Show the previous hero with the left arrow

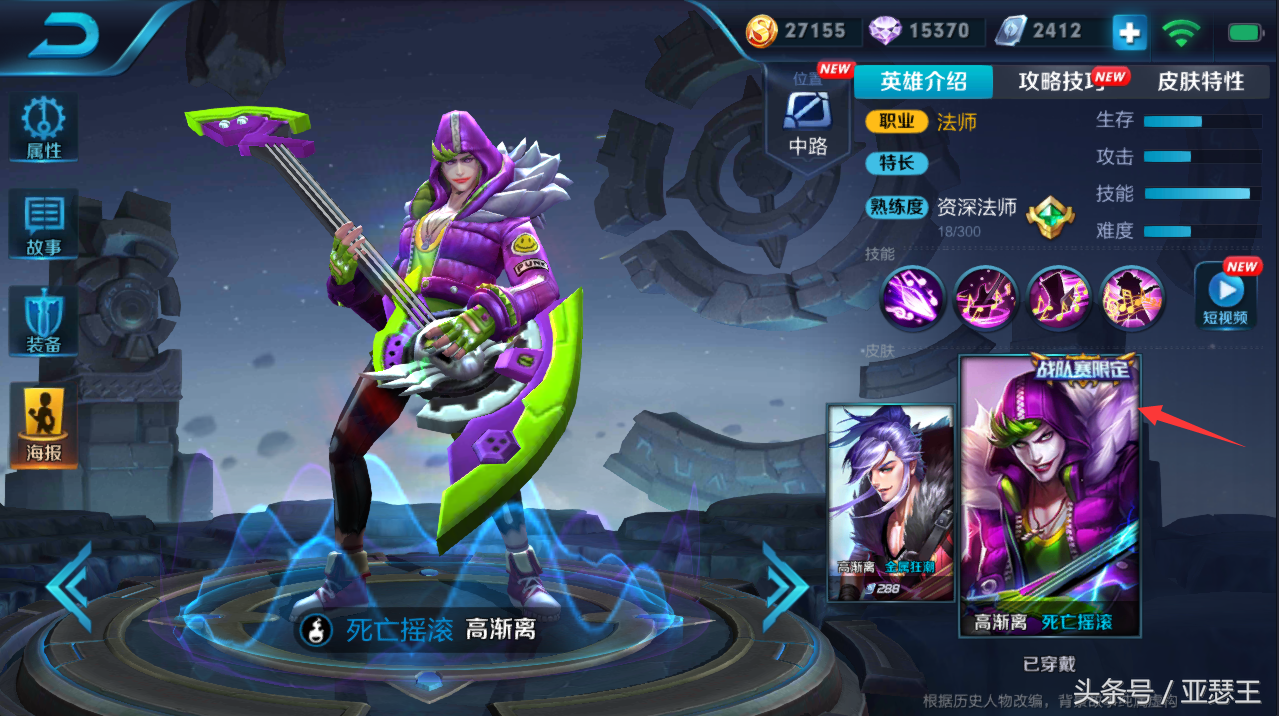pos(69,587)
